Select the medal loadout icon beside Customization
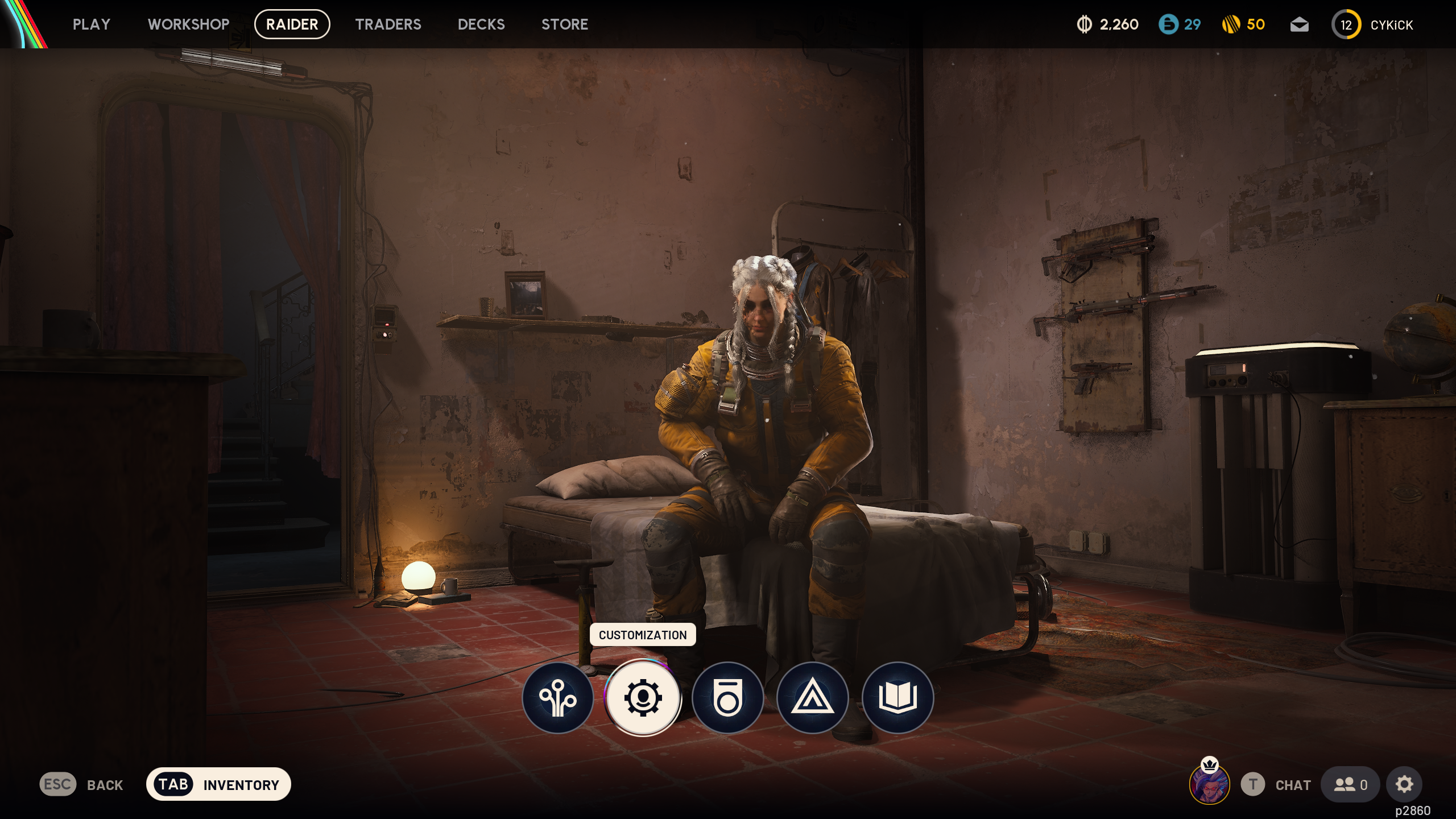The height and width of the screenshot is (819, 1456). [729, 697]
